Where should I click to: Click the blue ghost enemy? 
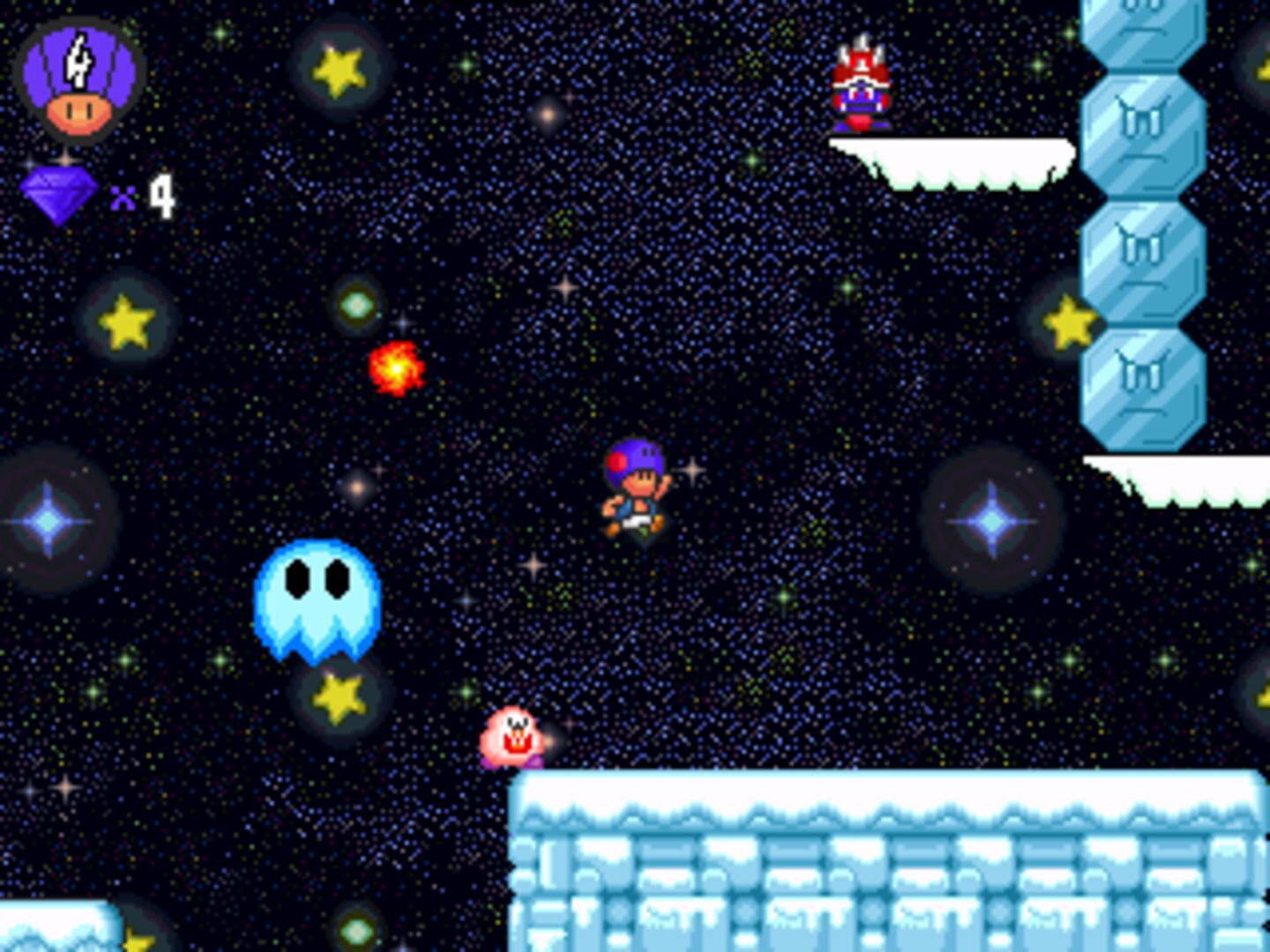317,599
